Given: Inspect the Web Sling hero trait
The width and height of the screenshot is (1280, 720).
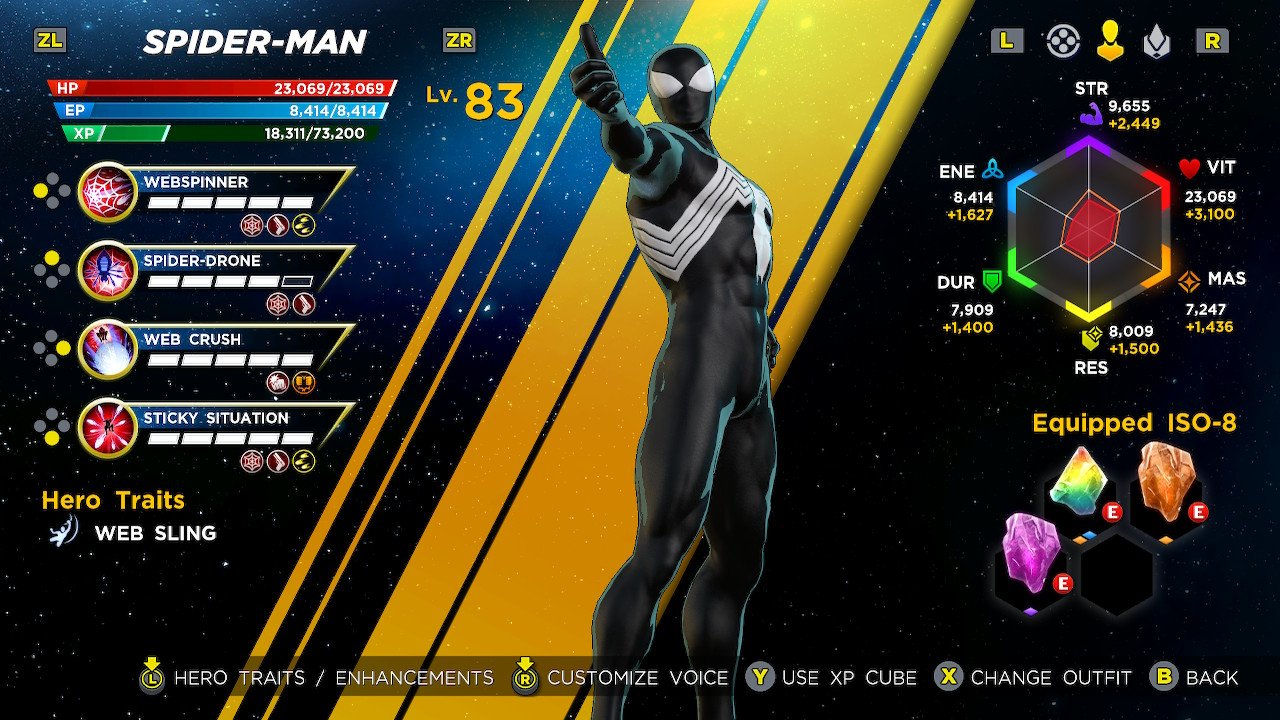Looking at the screenshot, I should (x=154, y=533).
